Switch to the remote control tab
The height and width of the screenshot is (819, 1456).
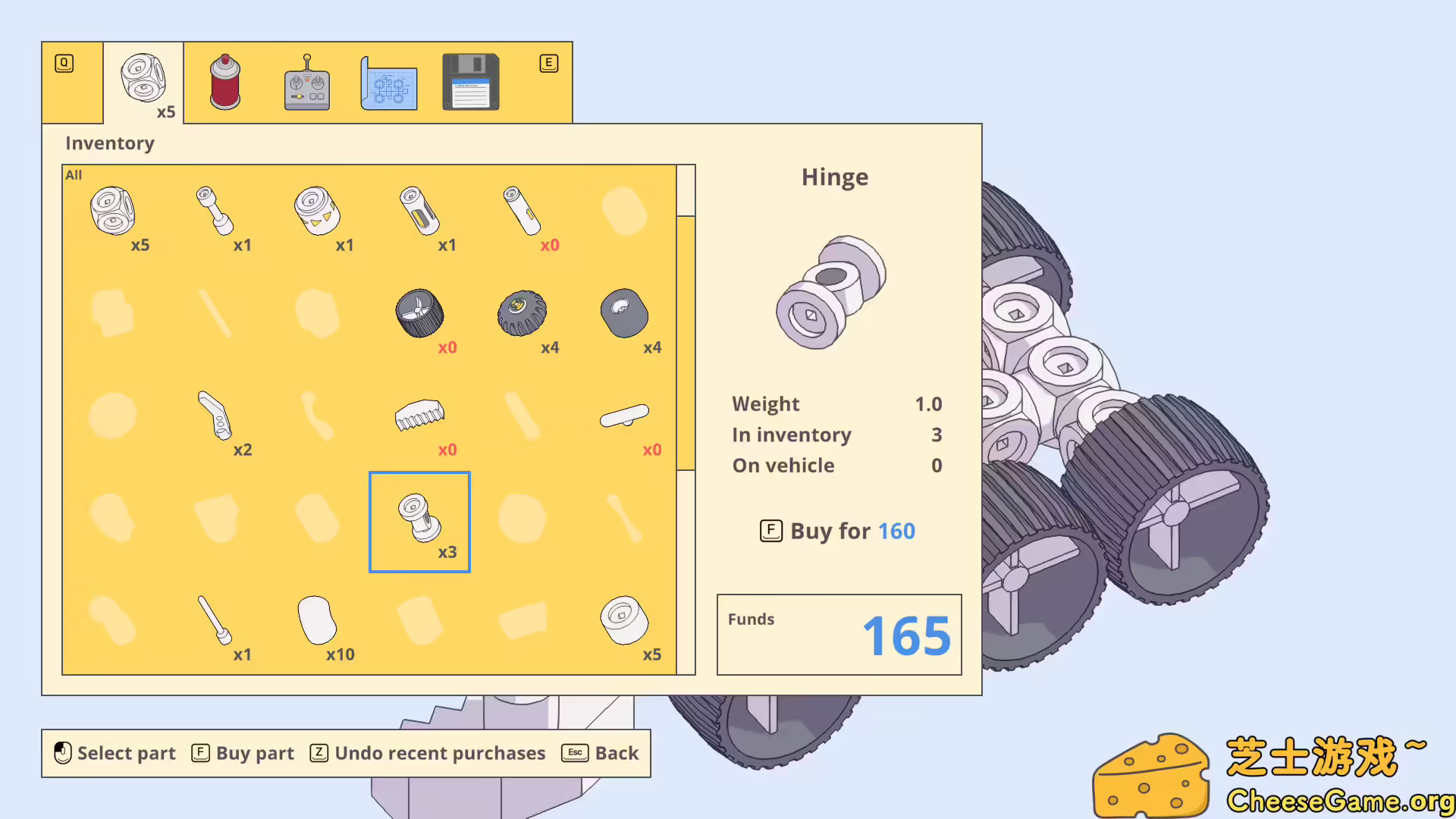click(306, 82)
